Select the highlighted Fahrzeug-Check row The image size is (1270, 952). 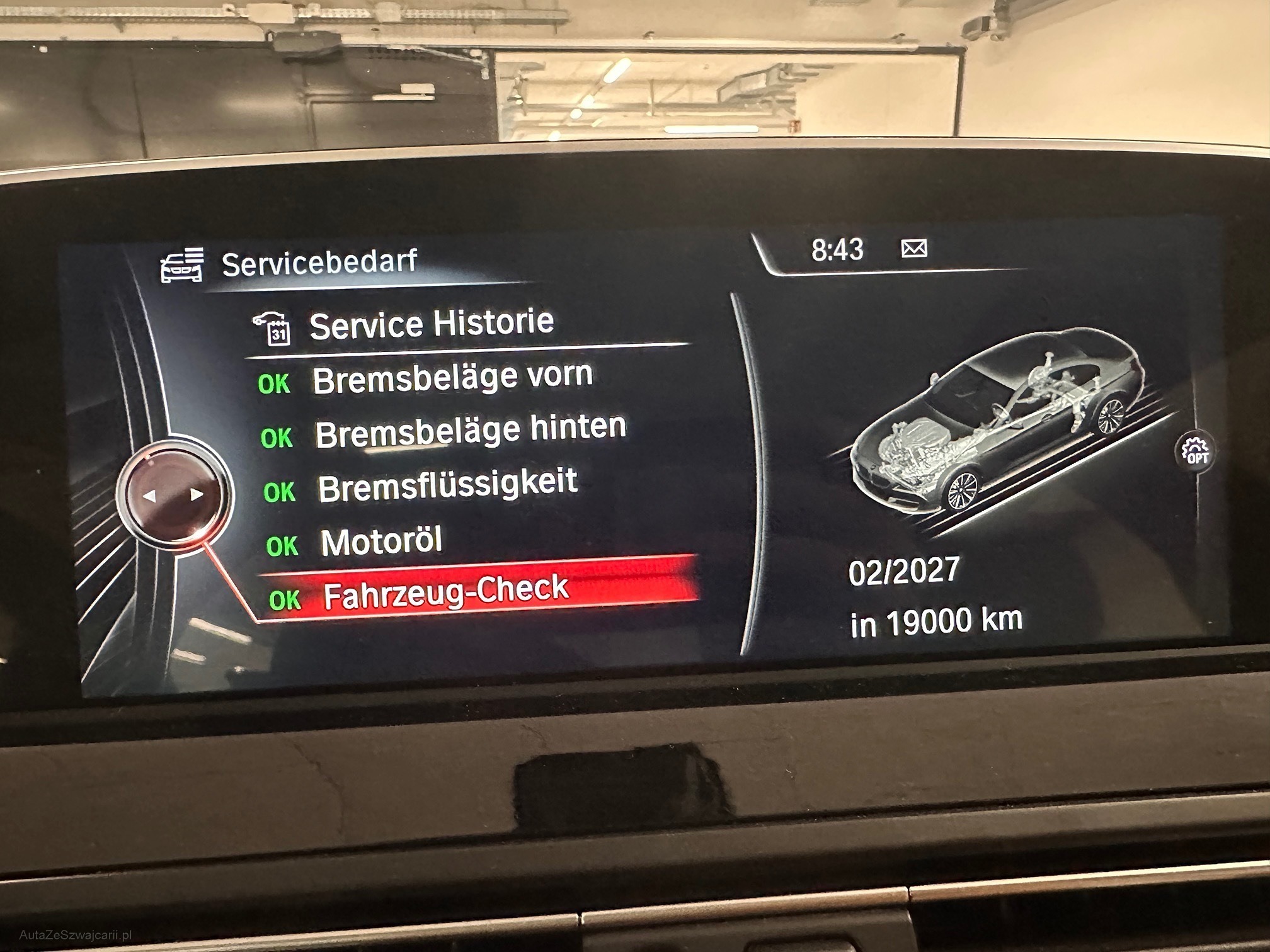[446, 593]
